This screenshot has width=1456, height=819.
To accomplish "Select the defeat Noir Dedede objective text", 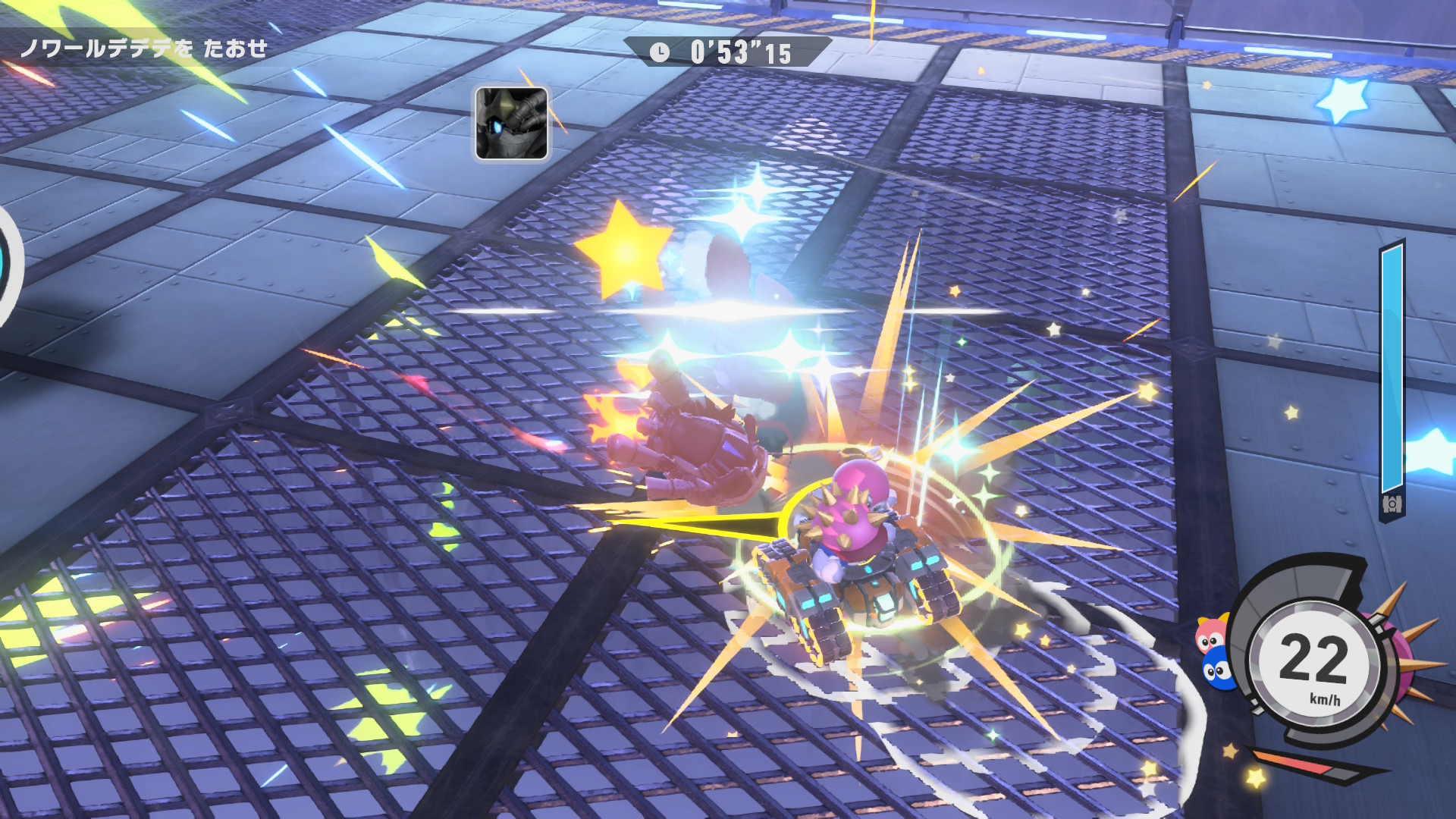I will 143,49.
